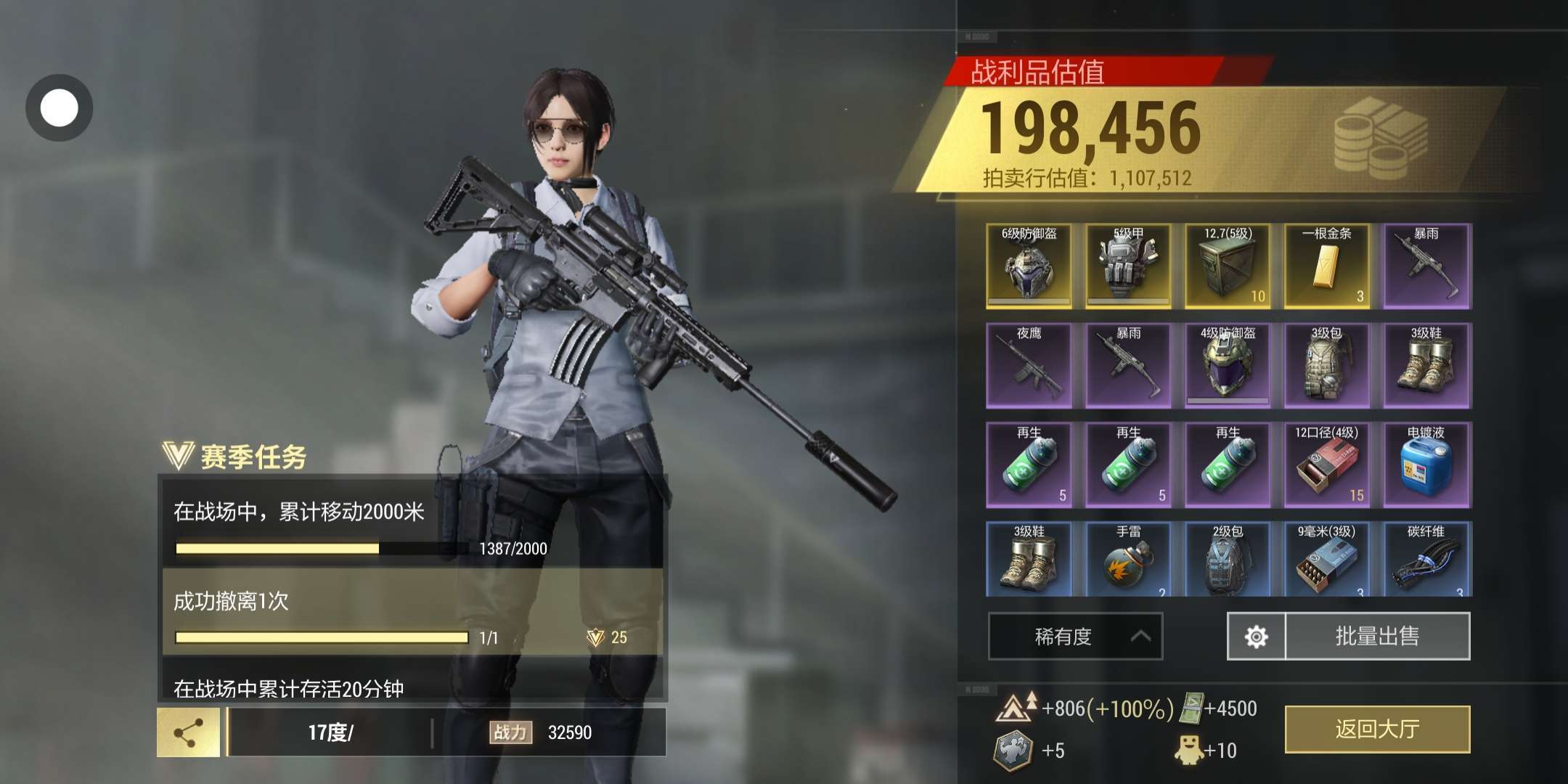Viewport: 1568px width, 784px height.
Task: Open the gear settings beside bulk sell
Action: 1256,637
